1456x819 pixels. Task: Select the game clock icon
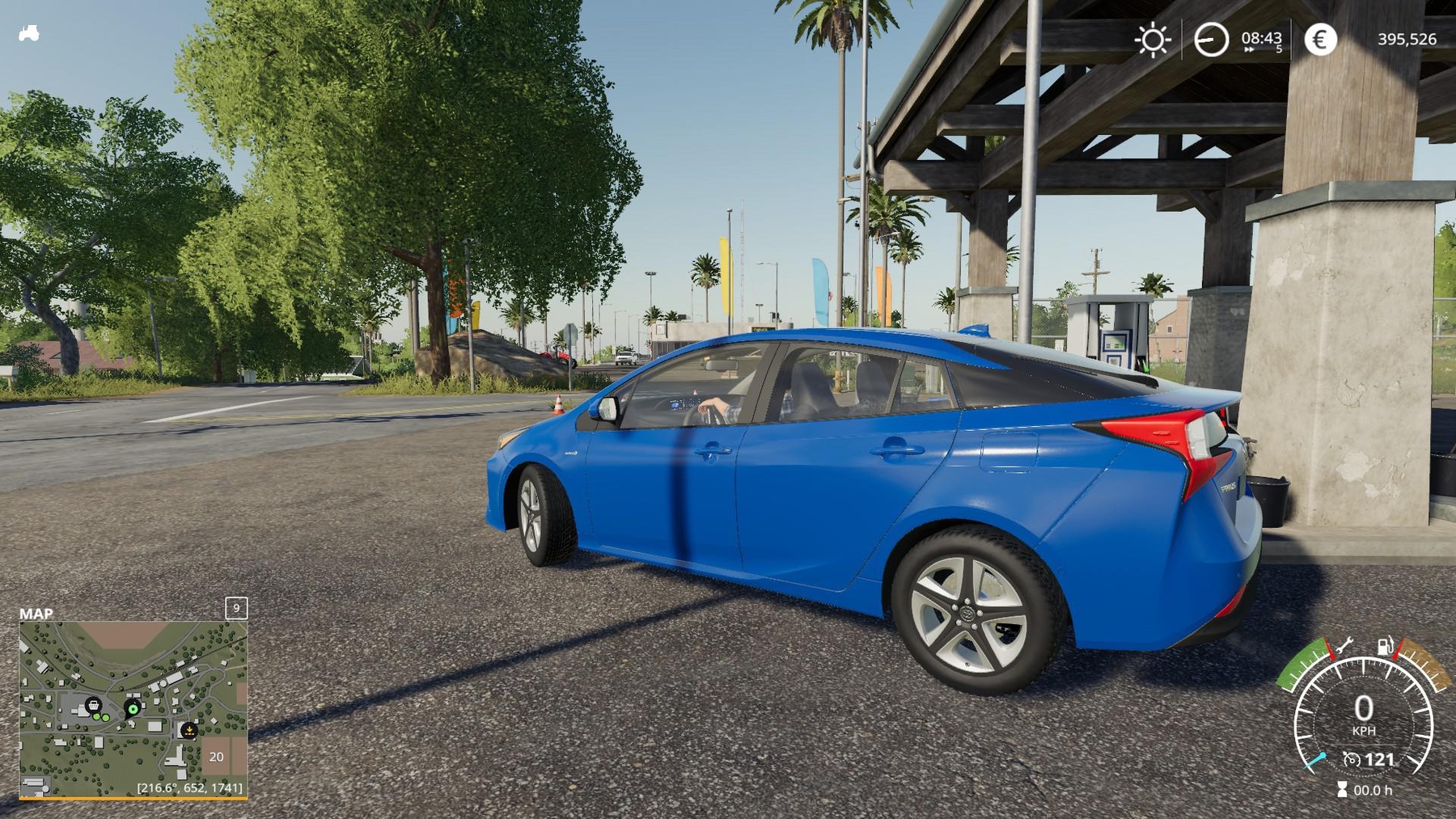[x=1211, y=40]
